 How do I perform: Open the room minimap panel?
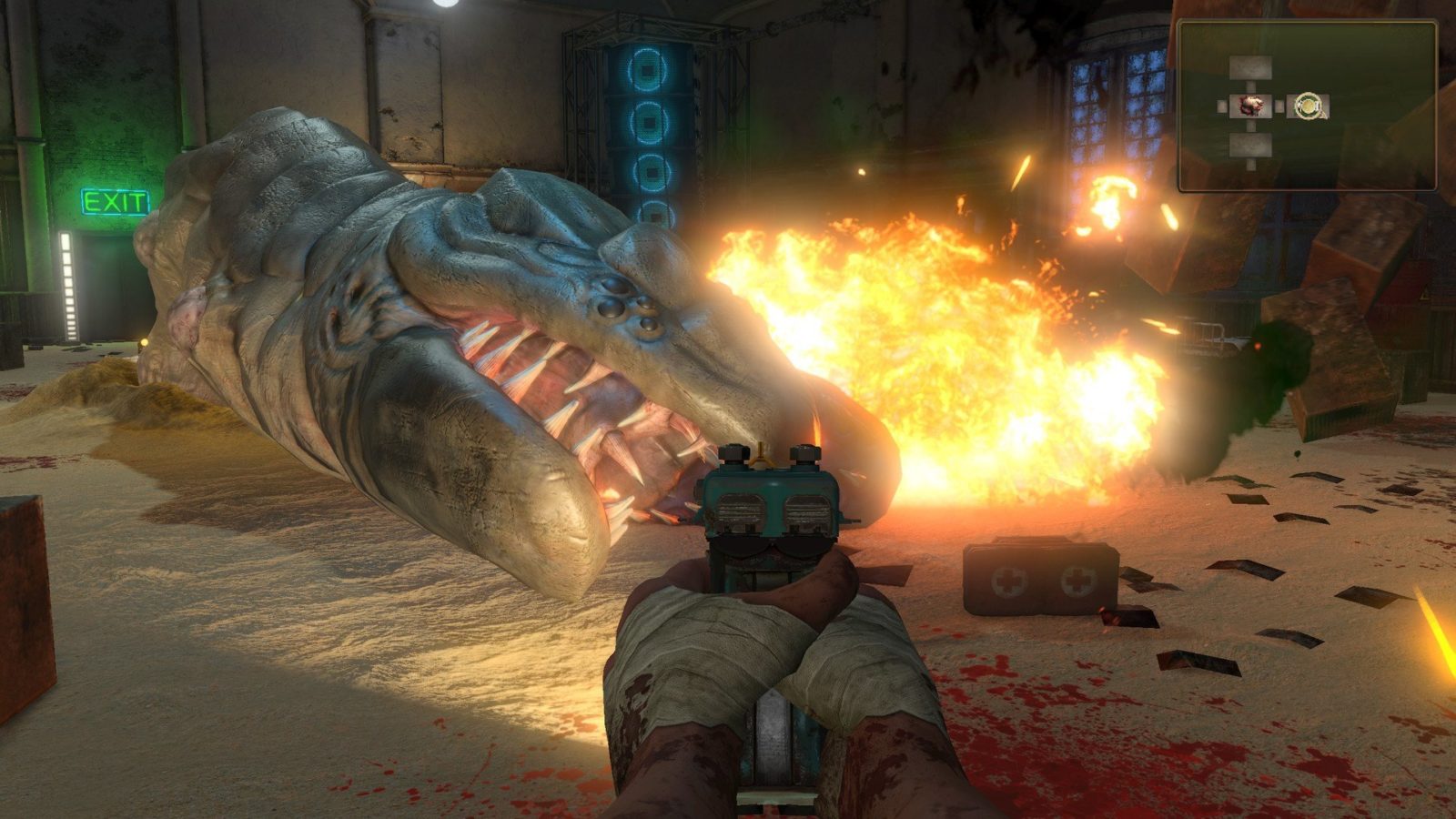click(1307, 106)
